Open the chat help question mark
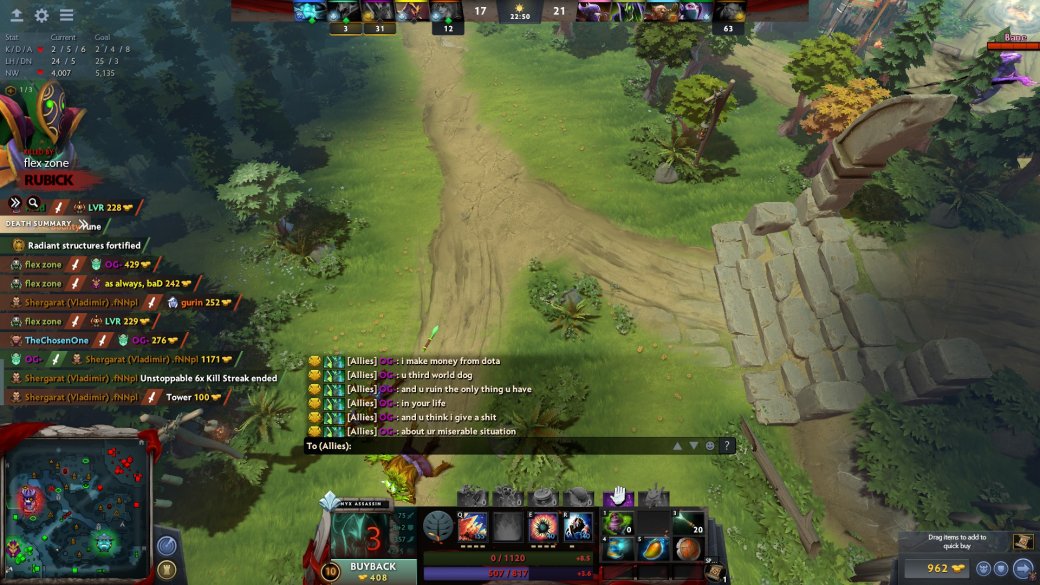Viewport: 1040px width, 585px height. point(727,446)
